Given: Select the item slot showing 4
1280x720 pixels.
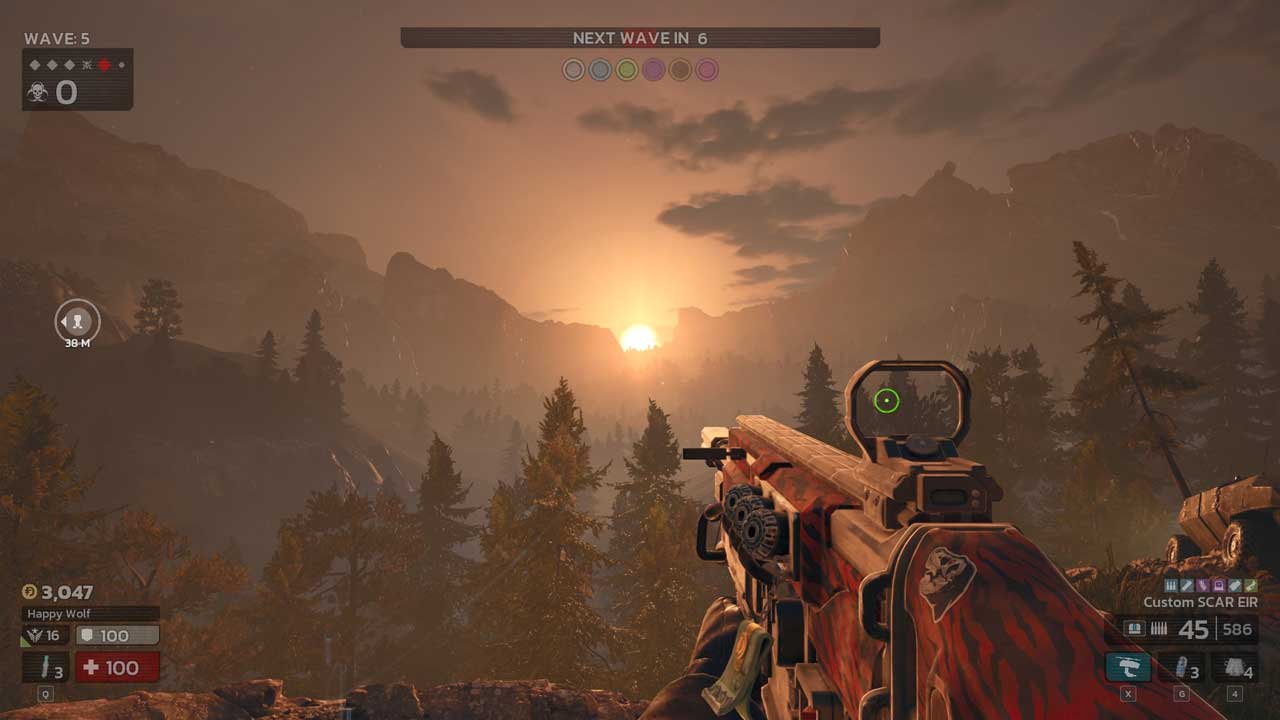Looking at the screenshot, I should click(1234, 667).
